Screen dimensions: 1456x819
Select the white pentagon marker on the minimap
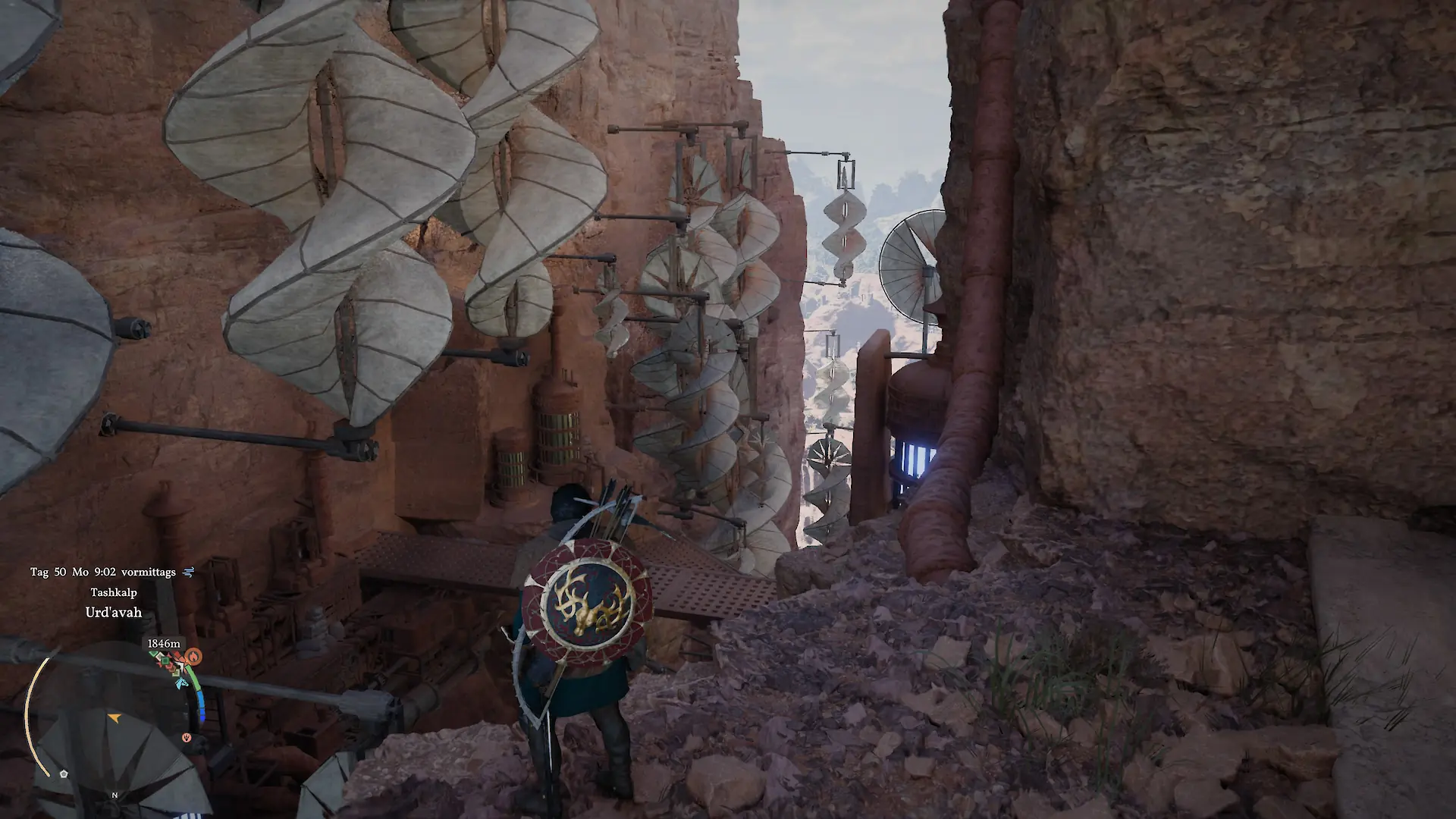tap(64, 773)
